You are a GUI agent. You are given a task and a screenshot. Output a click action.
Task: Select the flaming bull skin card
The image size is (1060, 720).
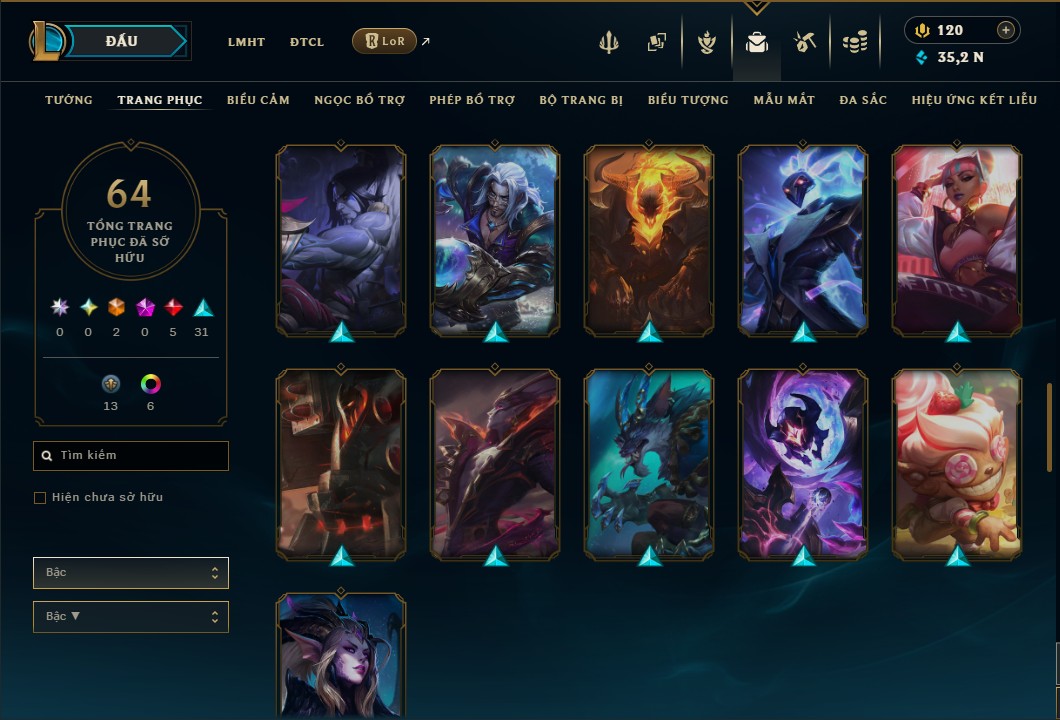(x=649, y=238)
